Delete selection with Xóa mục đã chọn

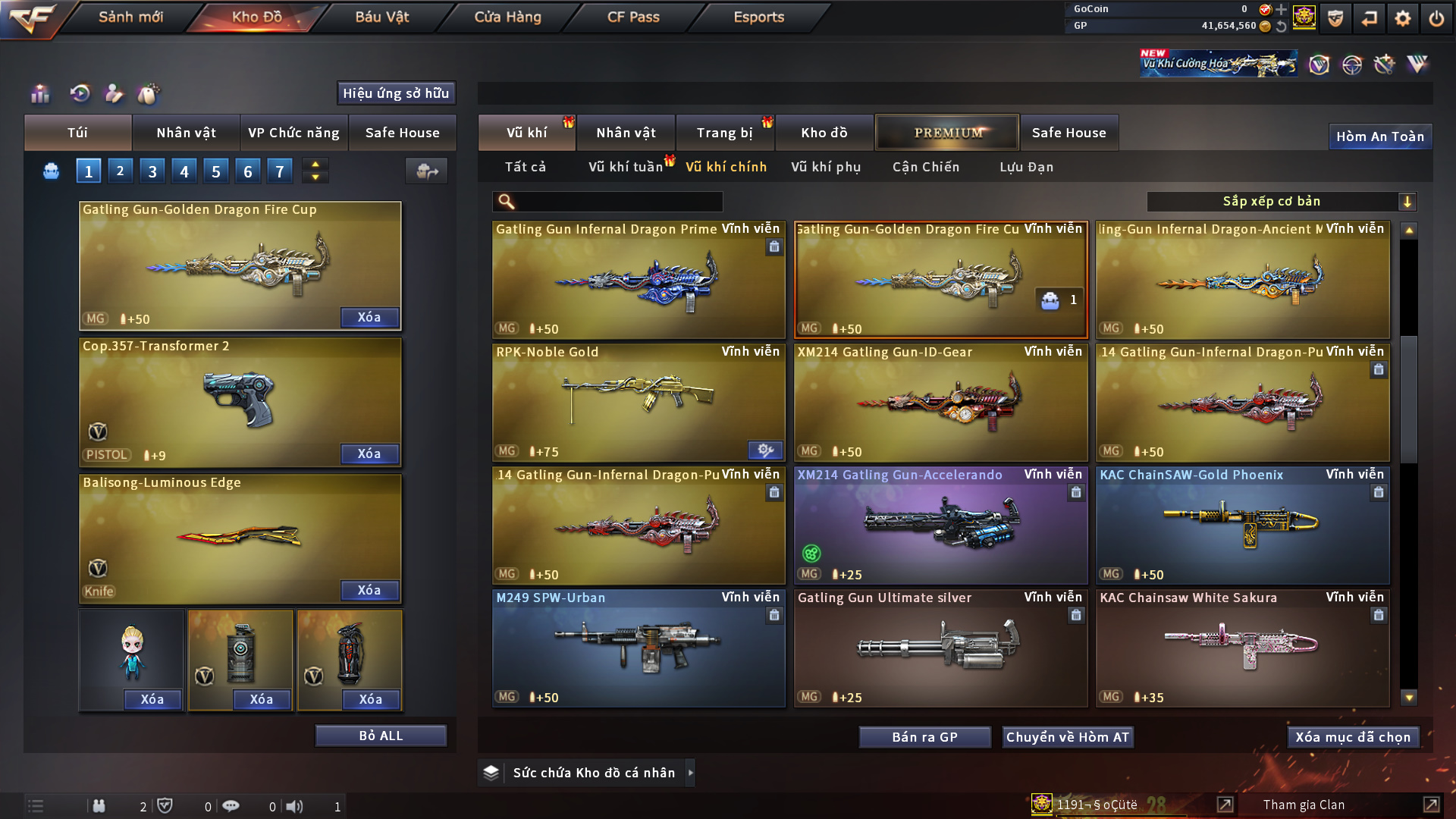(x=1353, y=737)
